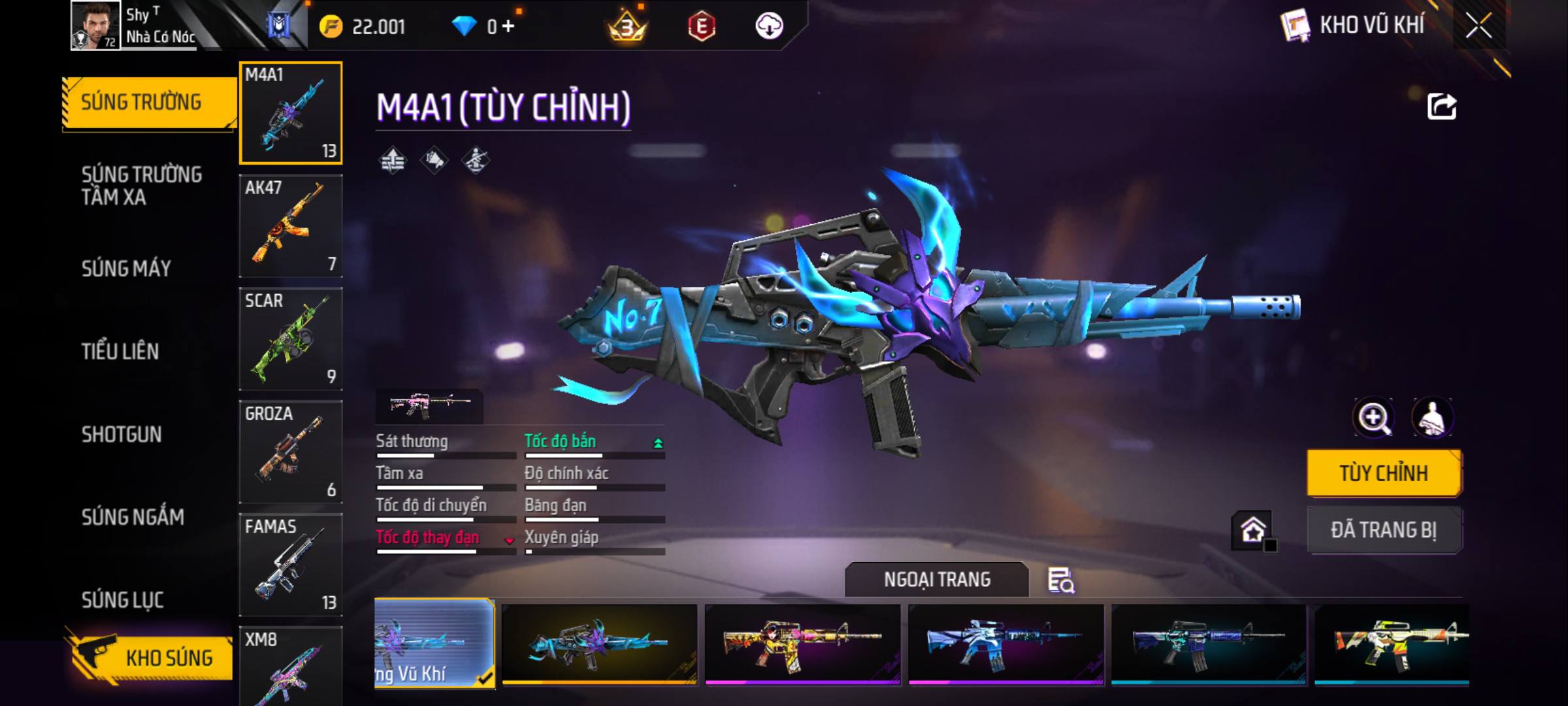Share the weapon using the share icon
The width and height of the screenshot is (1568, 706).
(x=1442, y=107)
